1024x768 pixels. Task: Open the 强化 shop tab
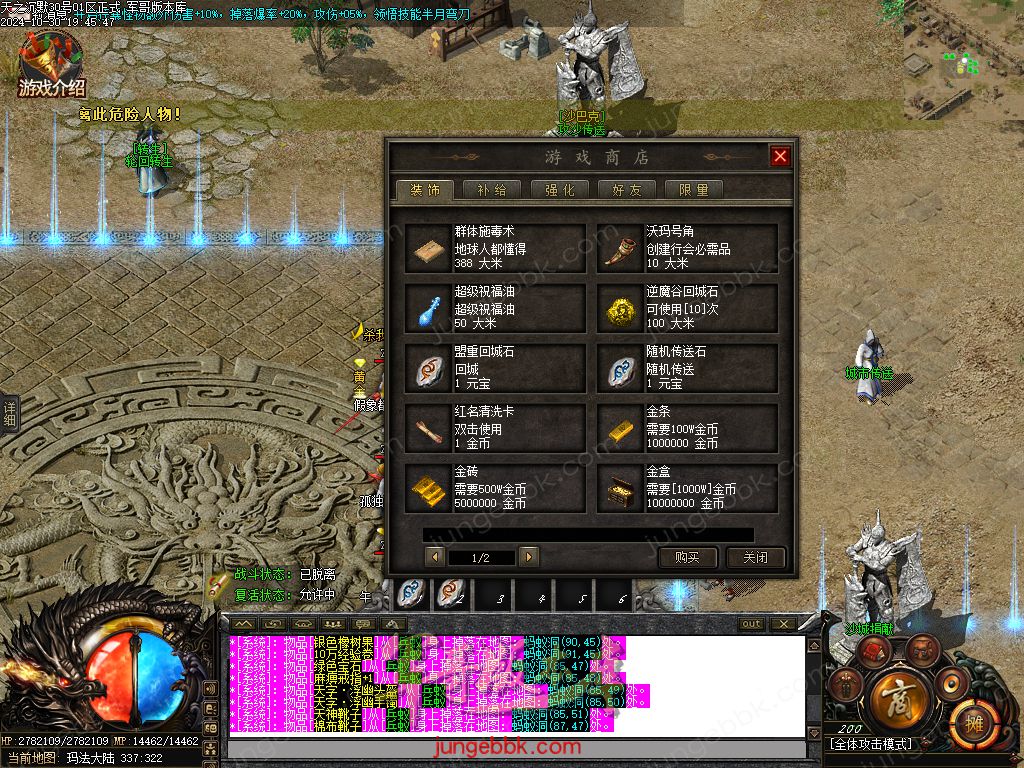(559, 190)
